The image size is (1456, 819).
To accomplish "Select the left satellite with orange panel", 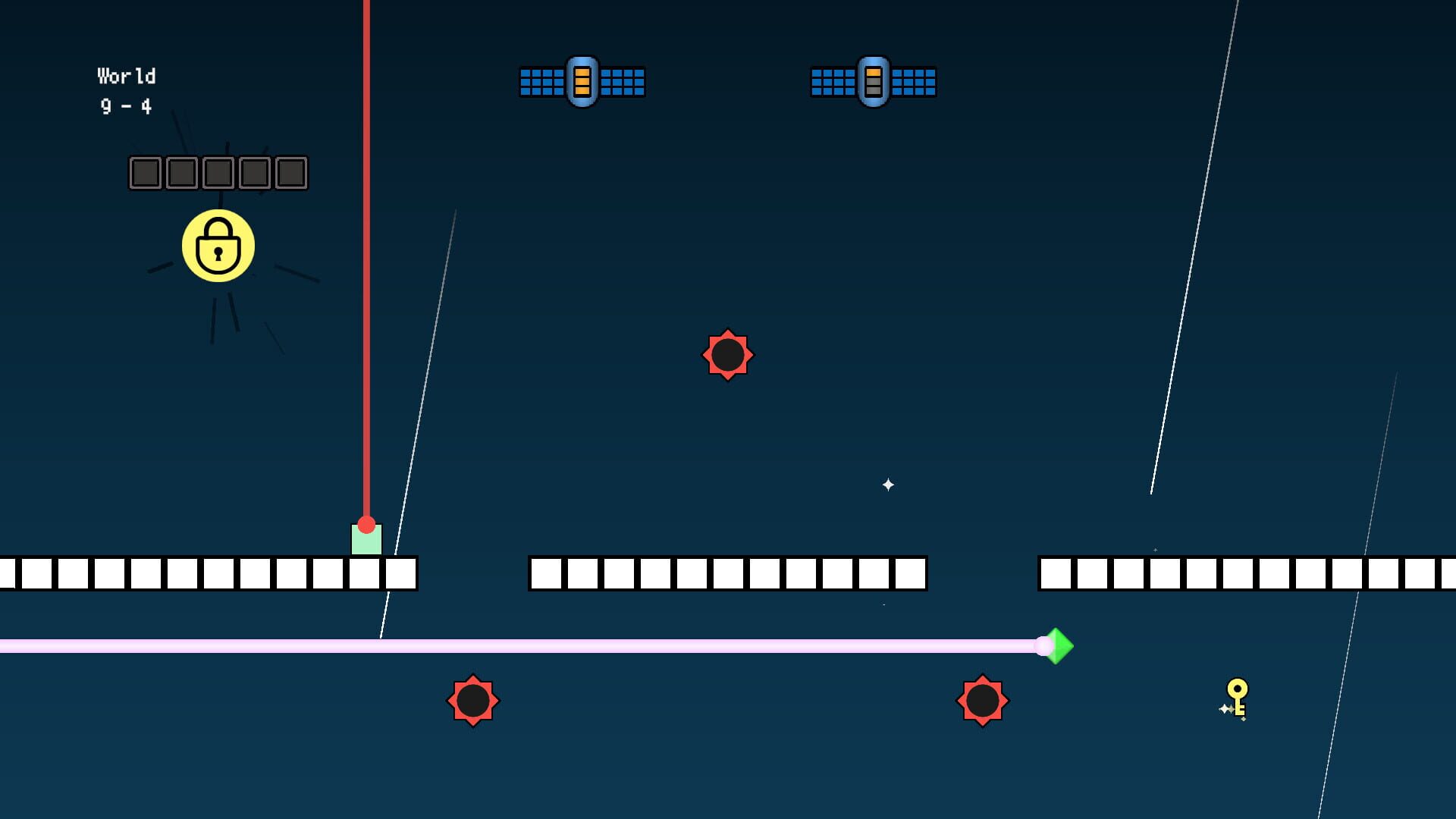I will (x=582, y=82).
